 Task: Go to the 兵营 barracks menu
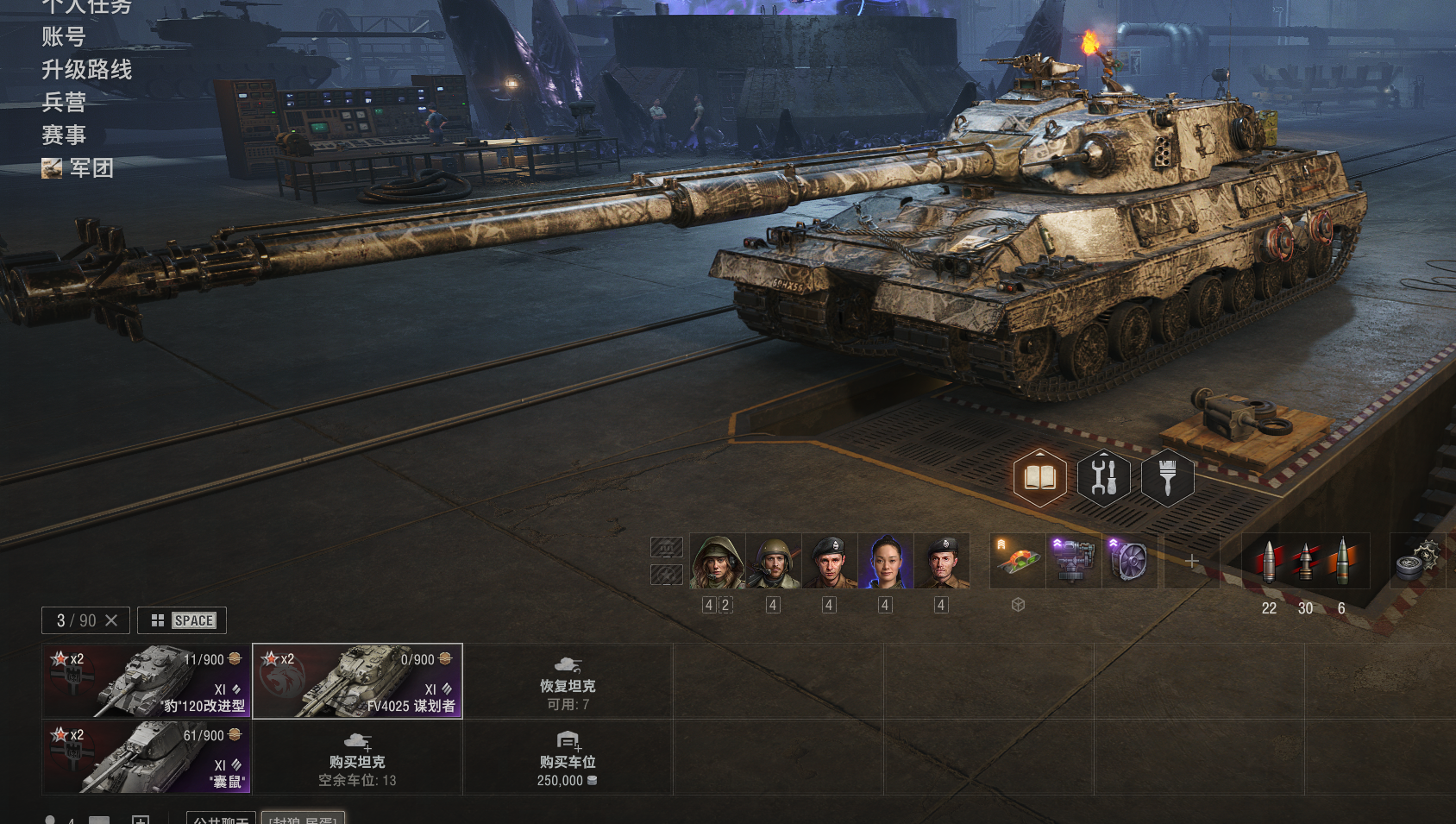[x=64, y=103]
